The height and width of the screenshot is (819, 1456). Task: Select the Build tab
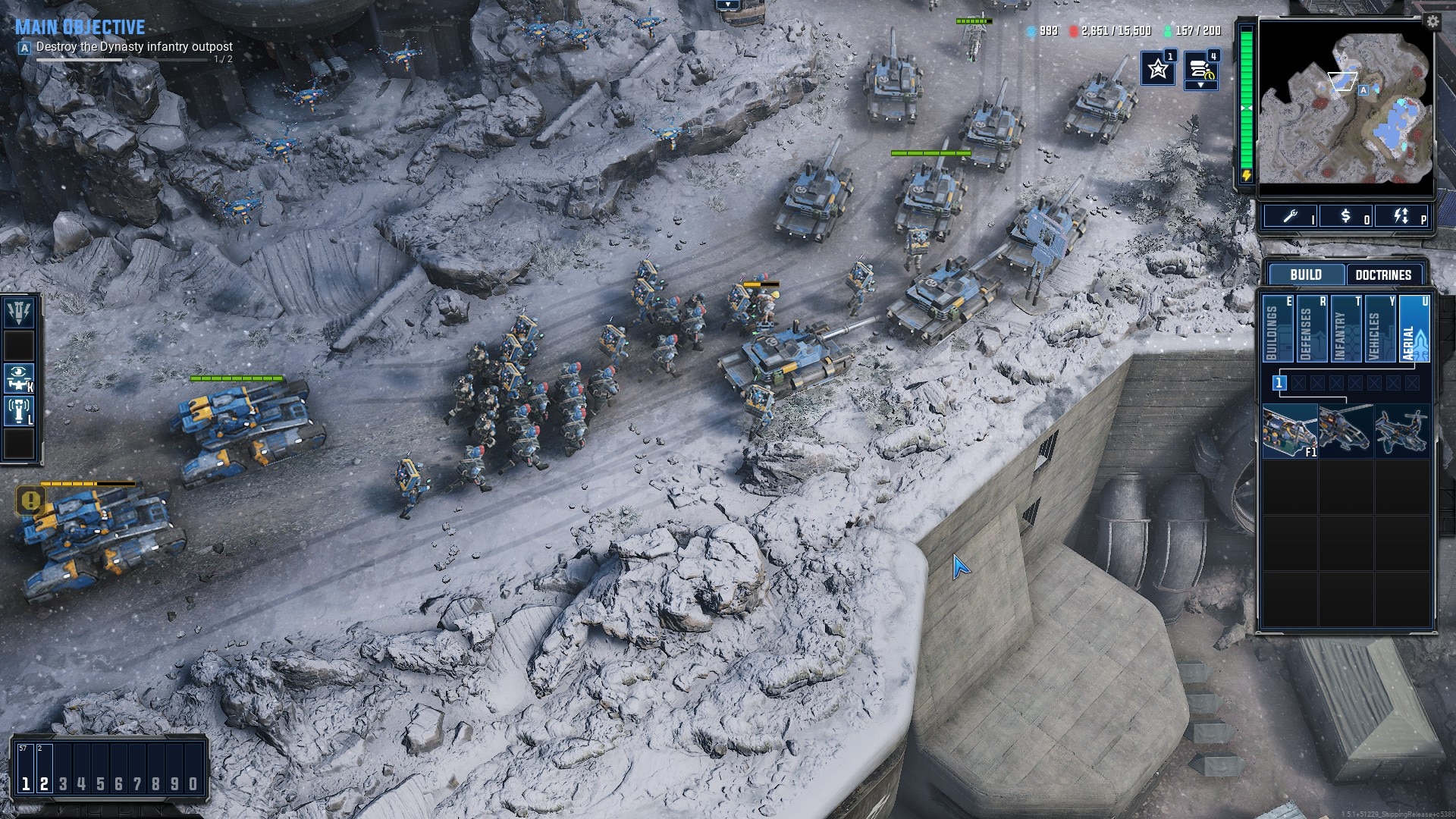coord(1305,275)
